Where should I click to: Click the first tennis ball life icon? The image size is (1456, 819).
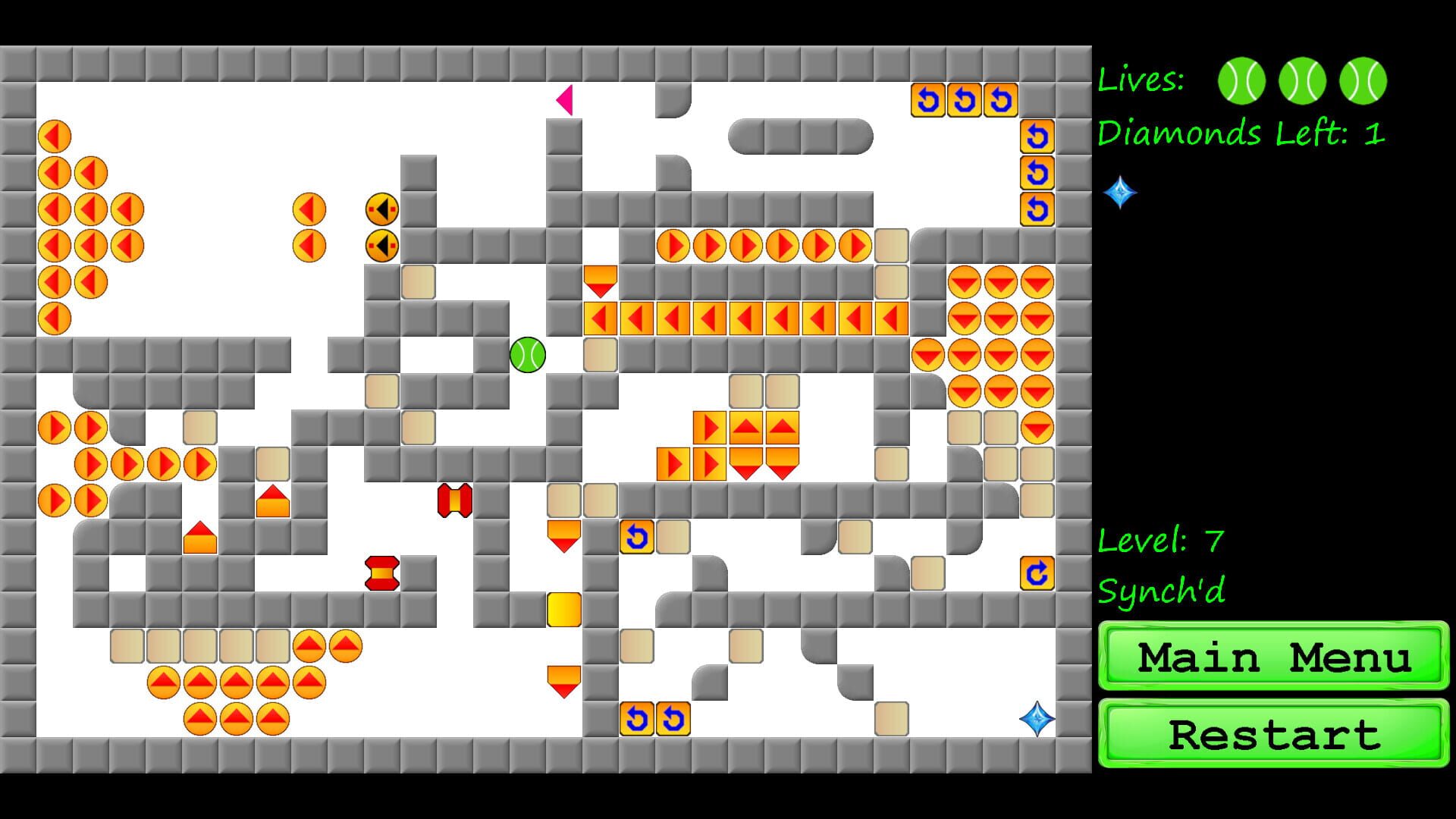[1241, 80]
